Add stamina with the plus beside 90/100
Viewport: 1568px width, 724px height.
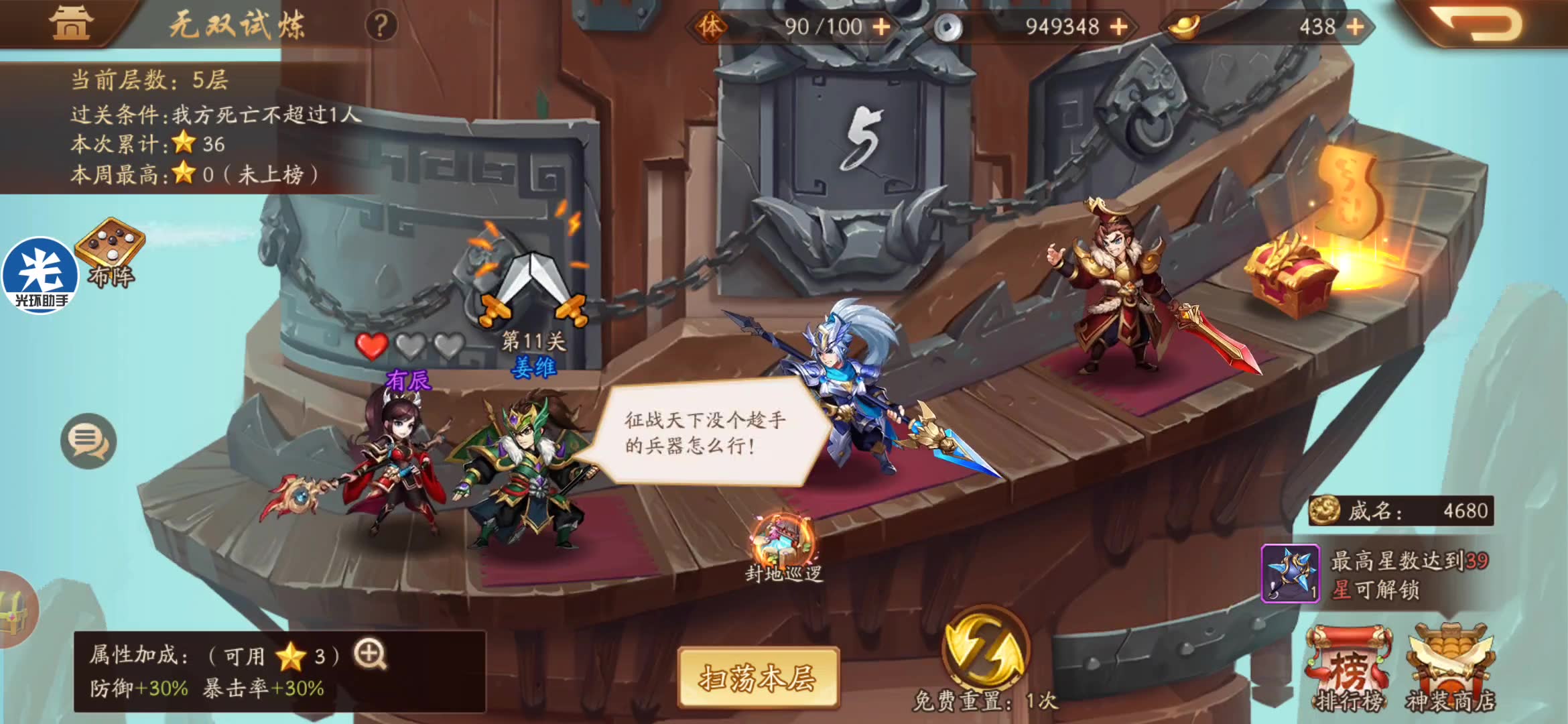[883, 27]
